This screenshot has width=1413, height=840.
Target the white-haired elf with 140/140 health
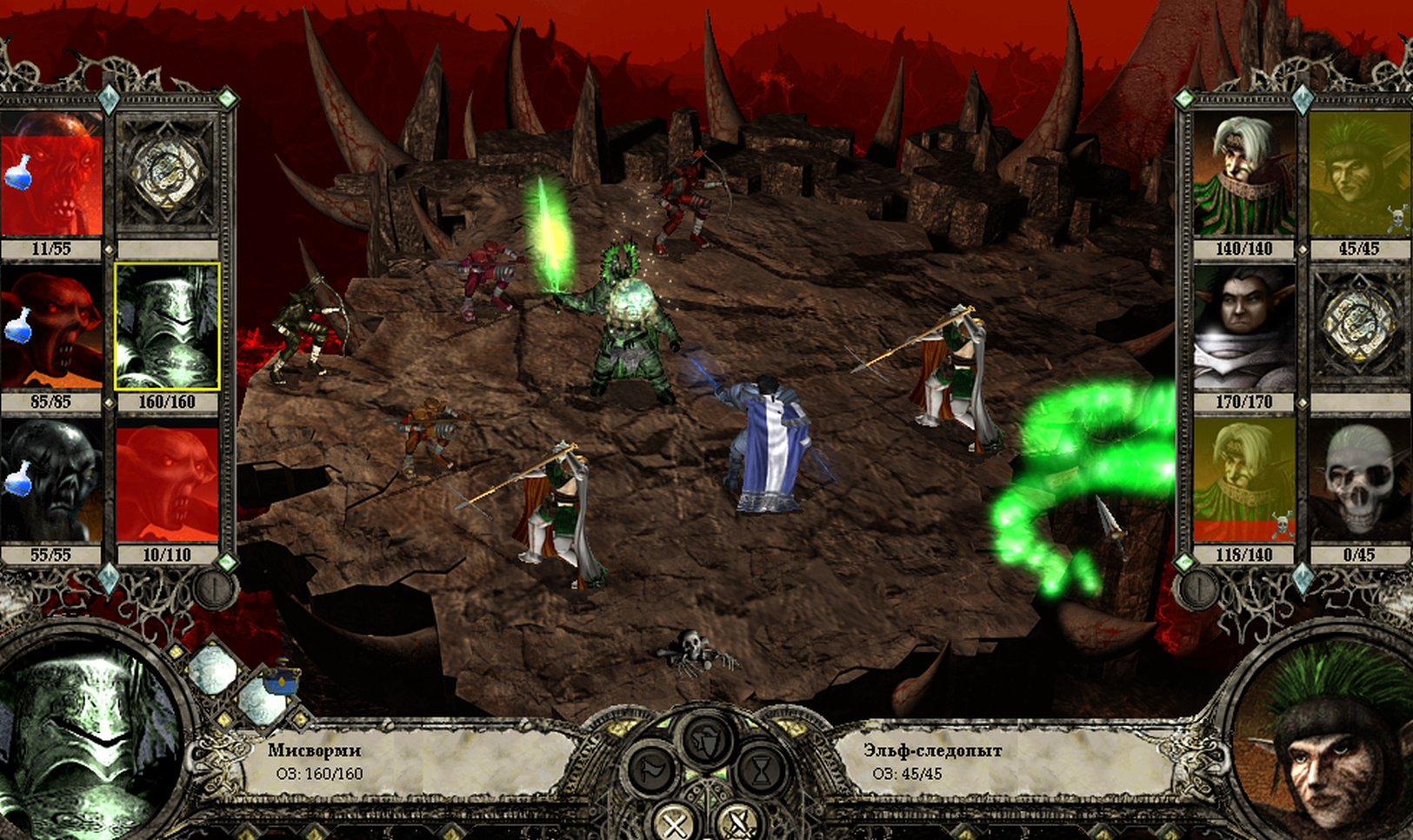[1244, 174]
